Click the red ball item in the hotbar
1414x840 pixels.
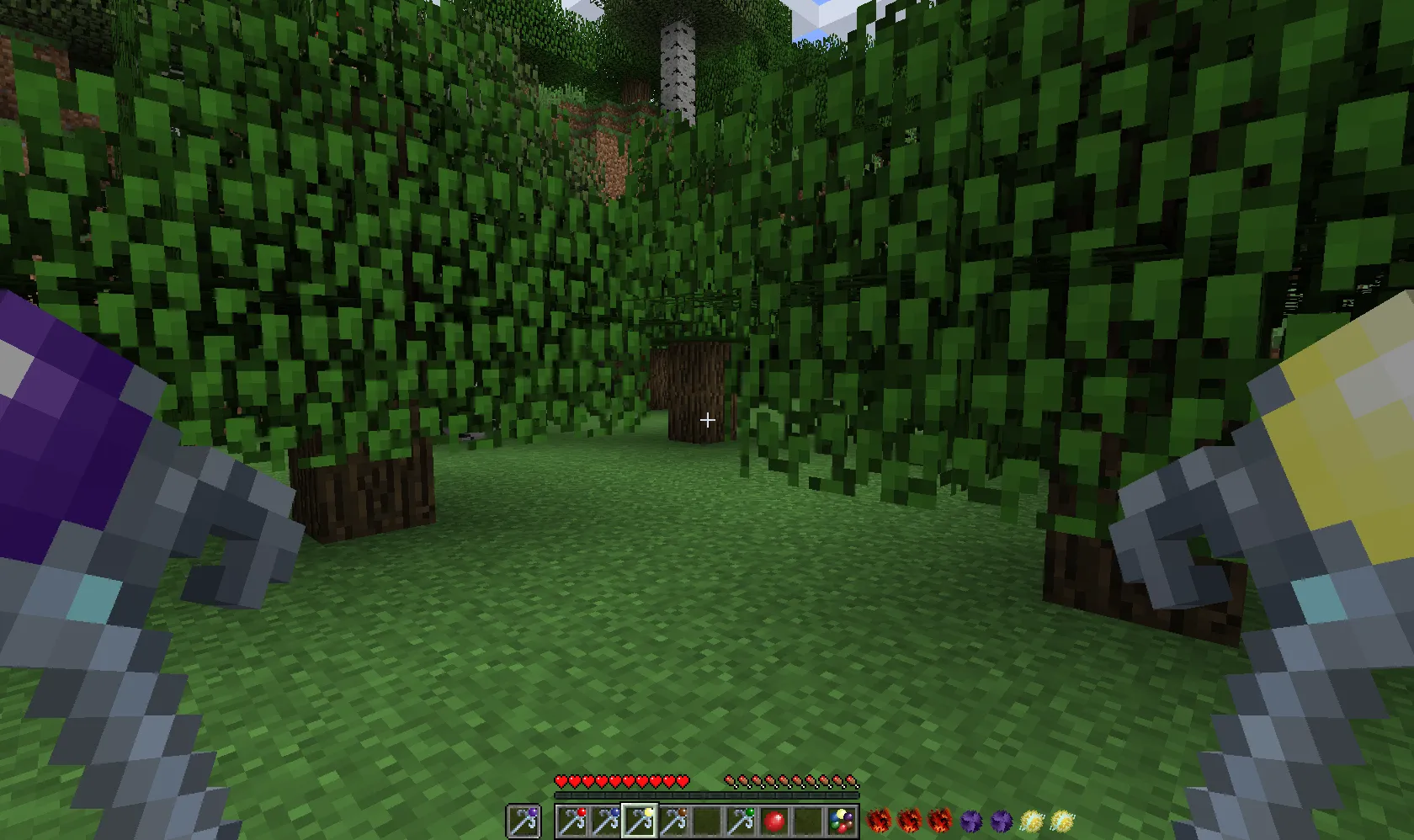[776, 819]
